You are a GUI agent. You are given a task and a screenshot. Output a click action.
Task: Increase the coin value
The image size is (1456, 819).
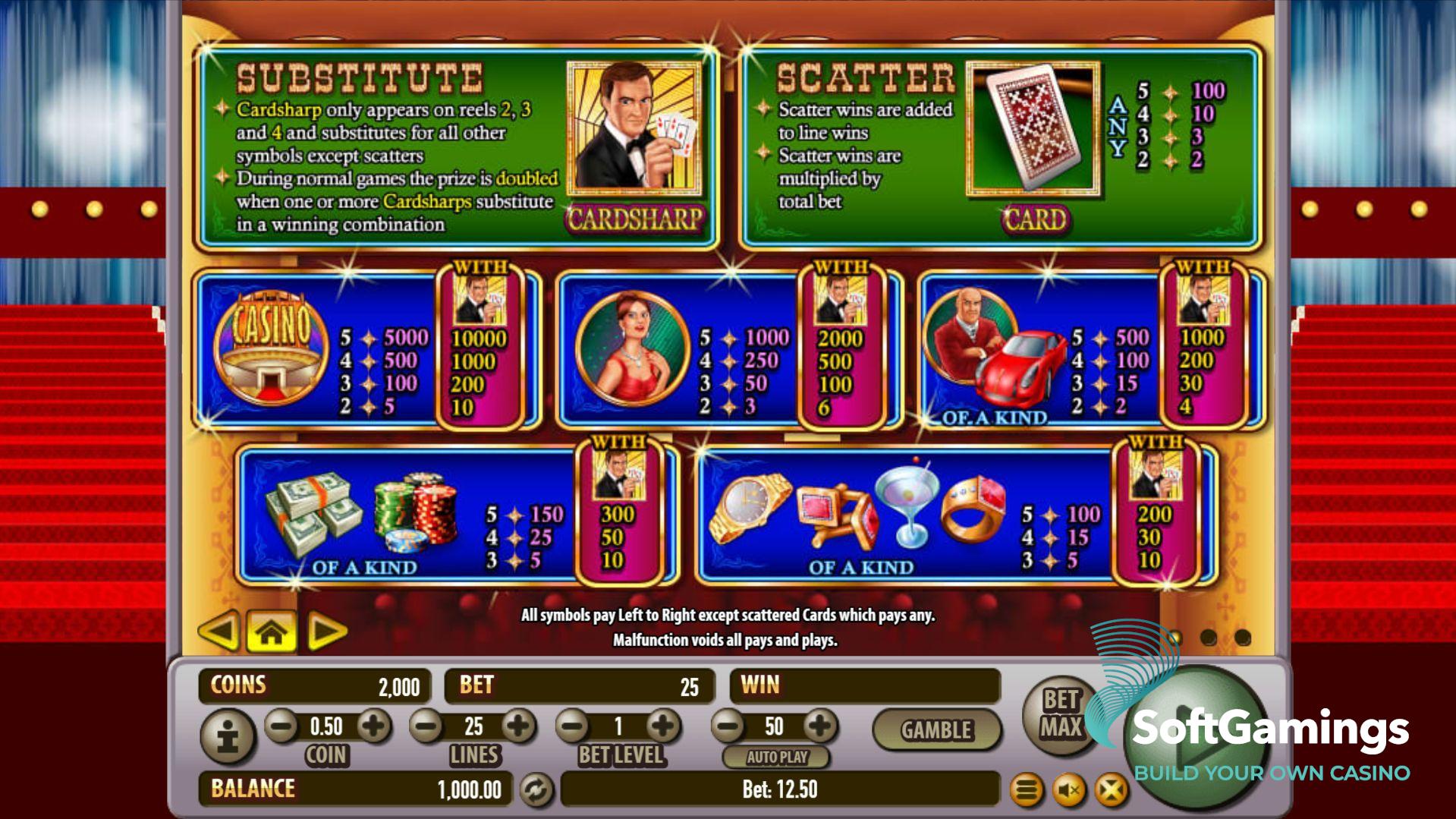tap(373, 726)
